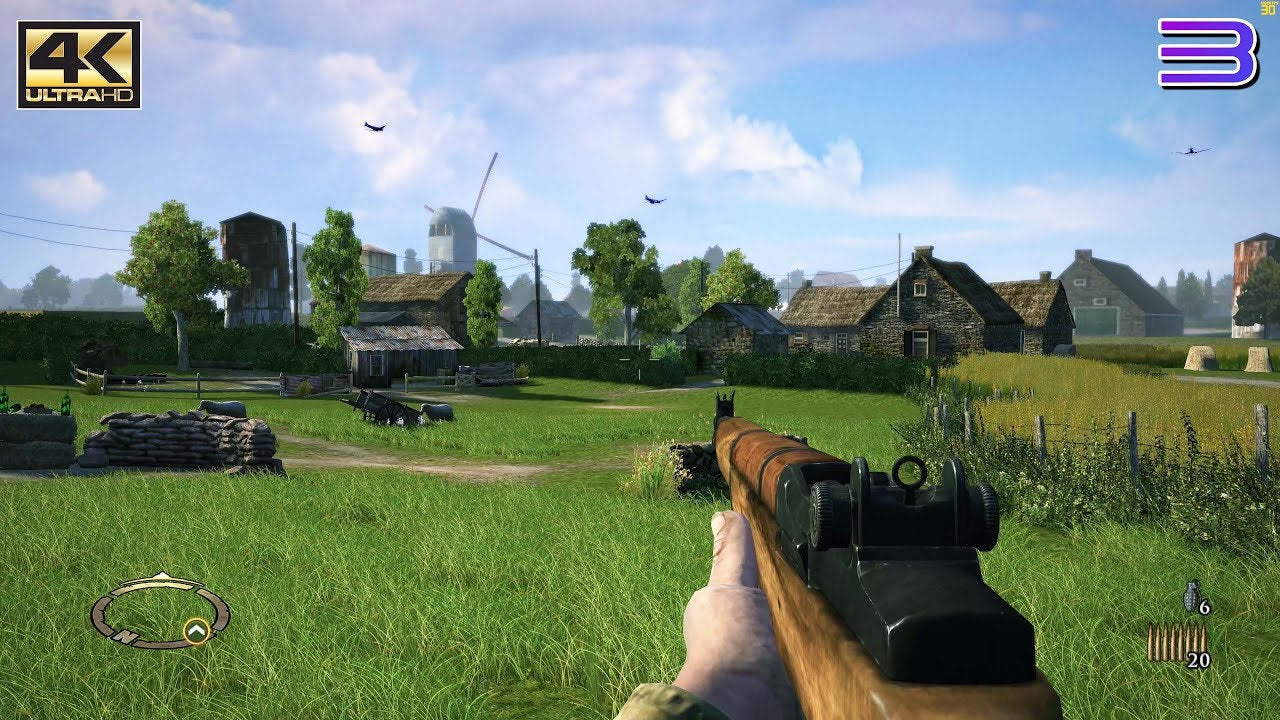Click the yellow 30 FPS counter
Screen dimensions: 1280x720
pyautogui.click(x=1267, y=8)
